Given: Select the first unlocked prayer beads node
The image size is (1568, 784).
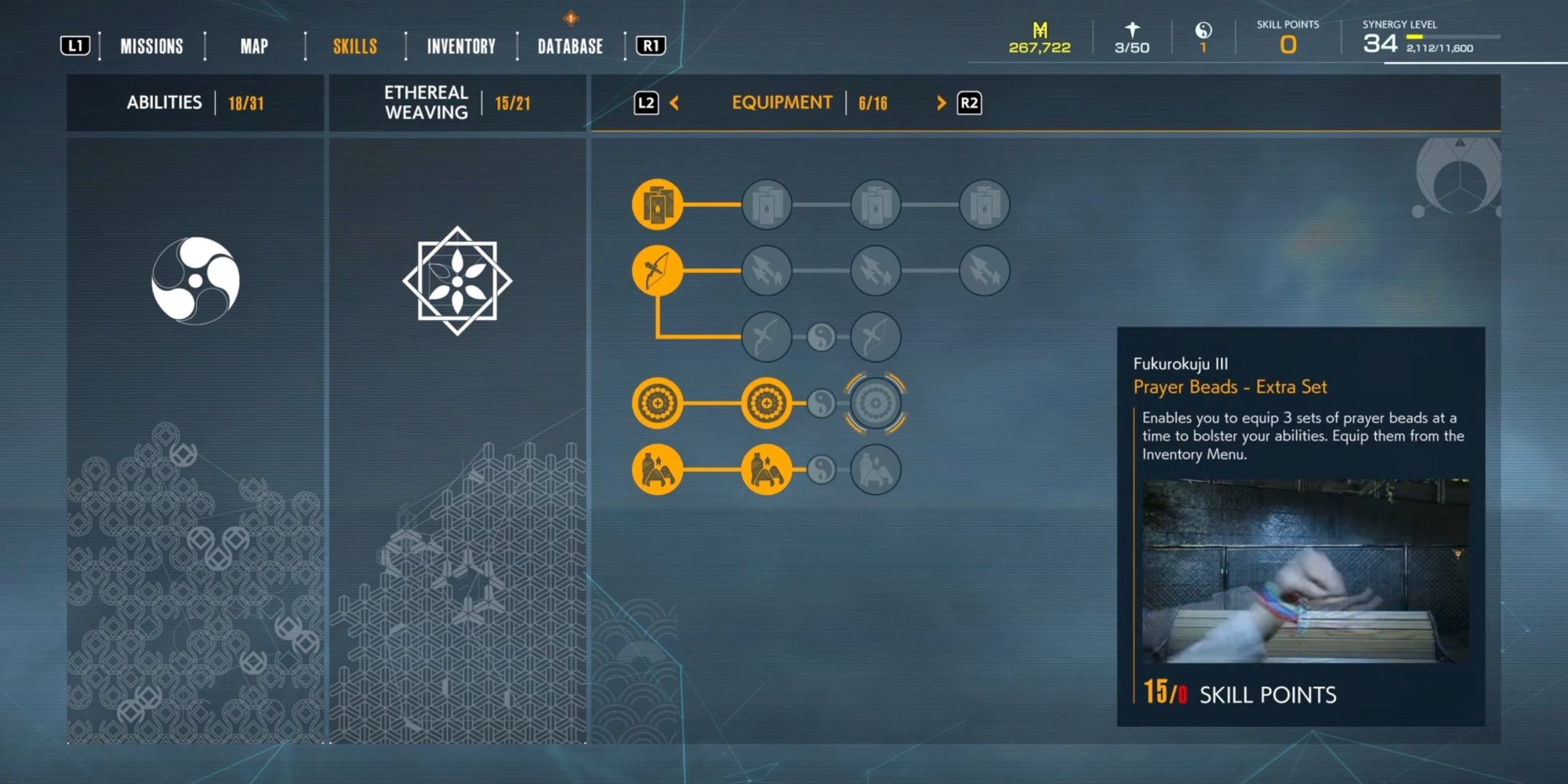Looking at the screenshot, I should coord(657,404).
